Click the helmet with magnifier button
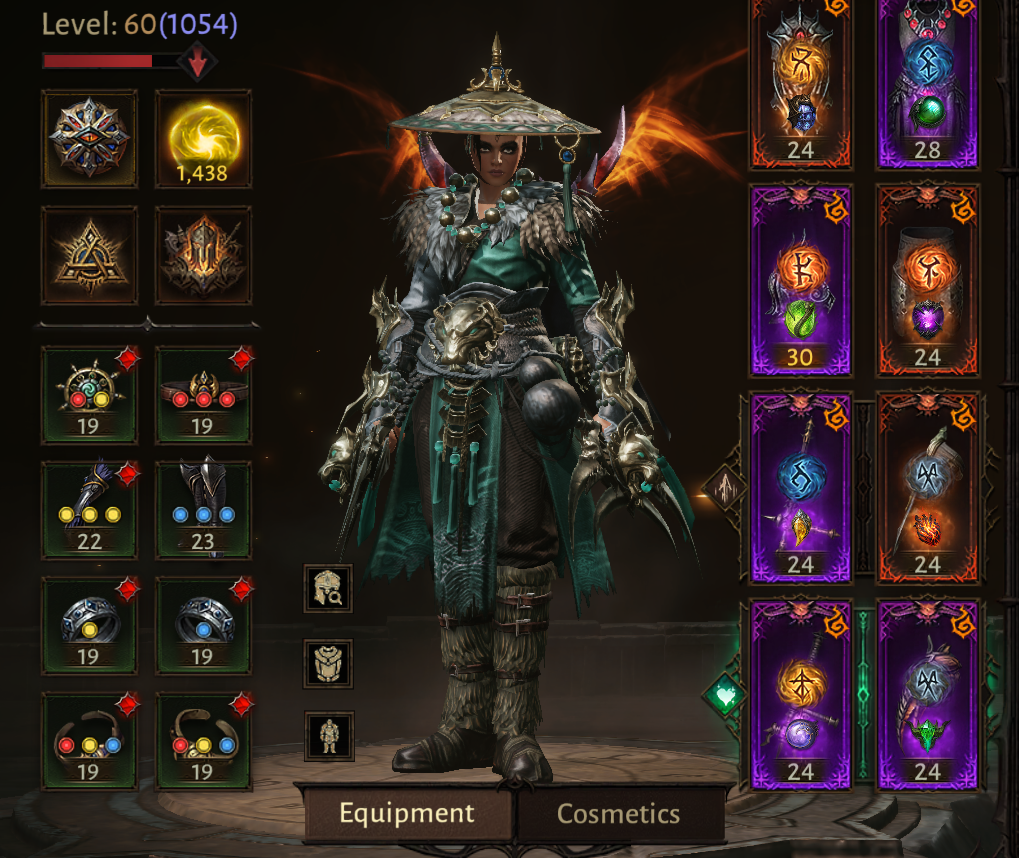Screen dimensions: 1019x858 pyautogui.click(x=328, y=588)
